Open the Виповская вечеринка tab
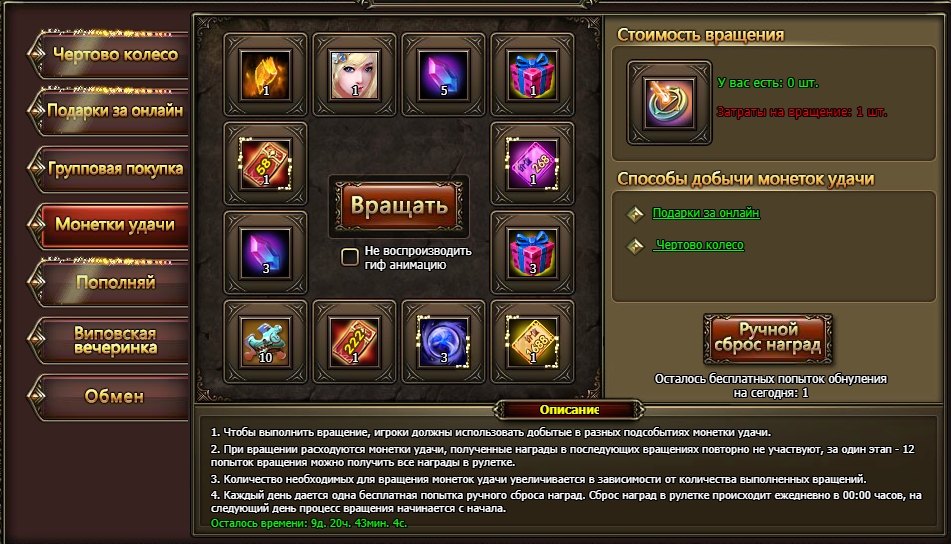The height and width of the screenshot is (544, 951). click(x=114, y=339)
